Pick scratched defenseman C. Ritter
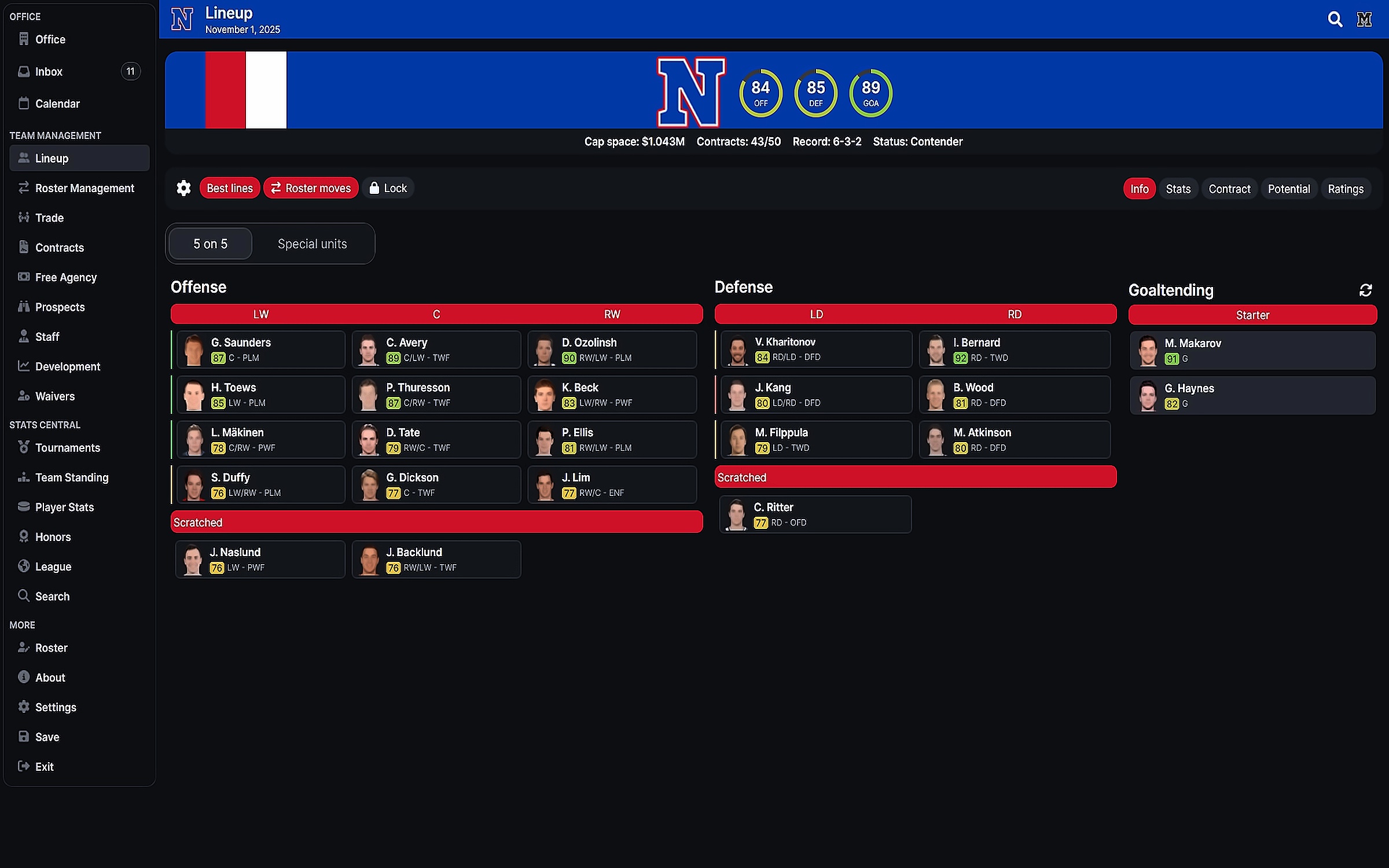 point(815,514)
